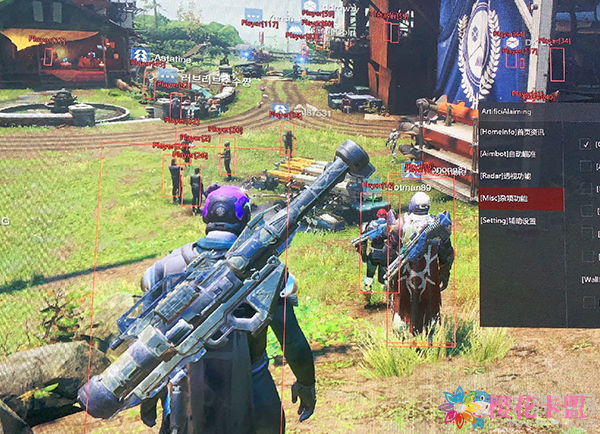Untick the checked checkbox in the panel
The image size is (600, 434).
tap(586, 144)
